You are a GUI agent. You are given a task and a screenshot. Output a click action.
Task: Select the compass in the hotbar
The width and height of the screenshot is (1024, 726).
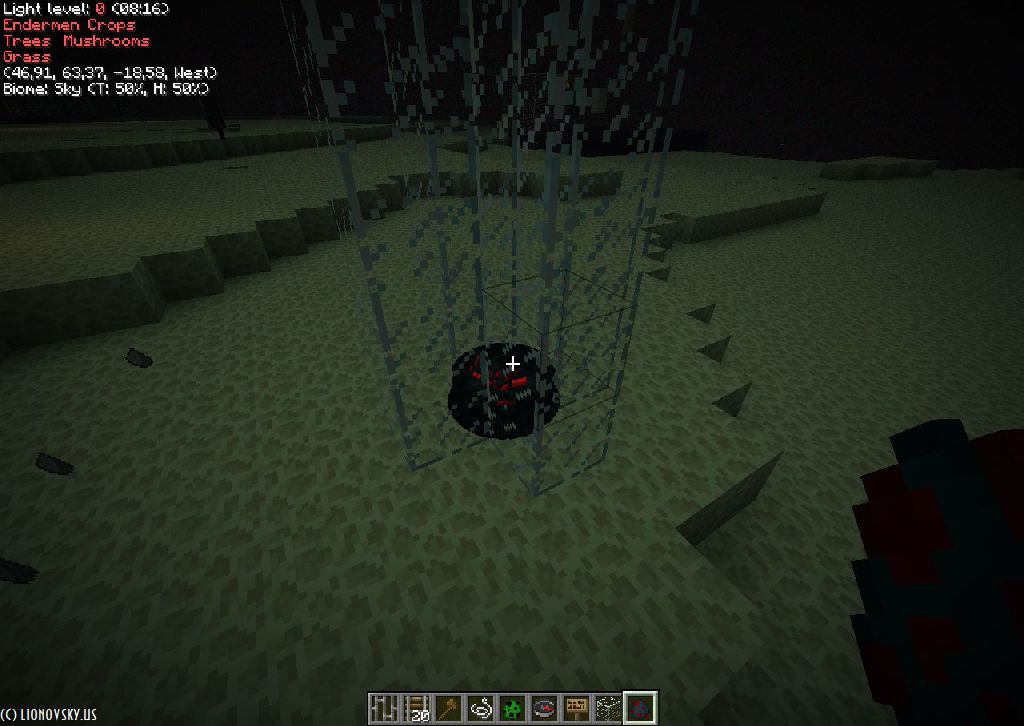pos(544,708)
